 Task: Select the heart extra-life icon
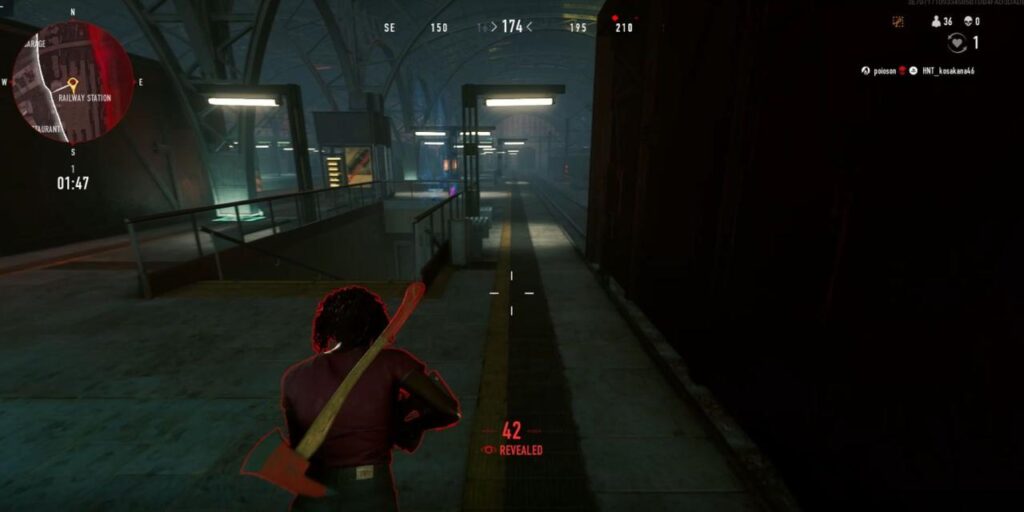tap(957, 43)
